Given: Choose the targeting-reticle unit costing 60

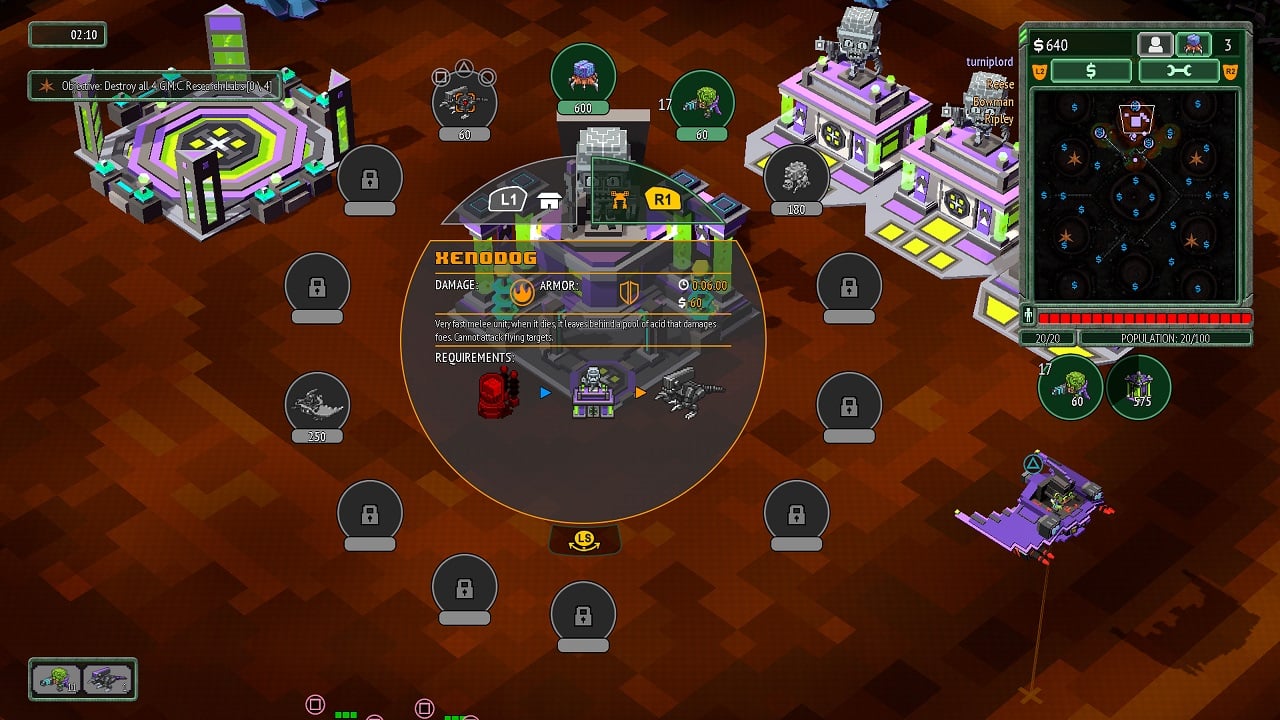Looking at the screenshot, I should point(464,103).
